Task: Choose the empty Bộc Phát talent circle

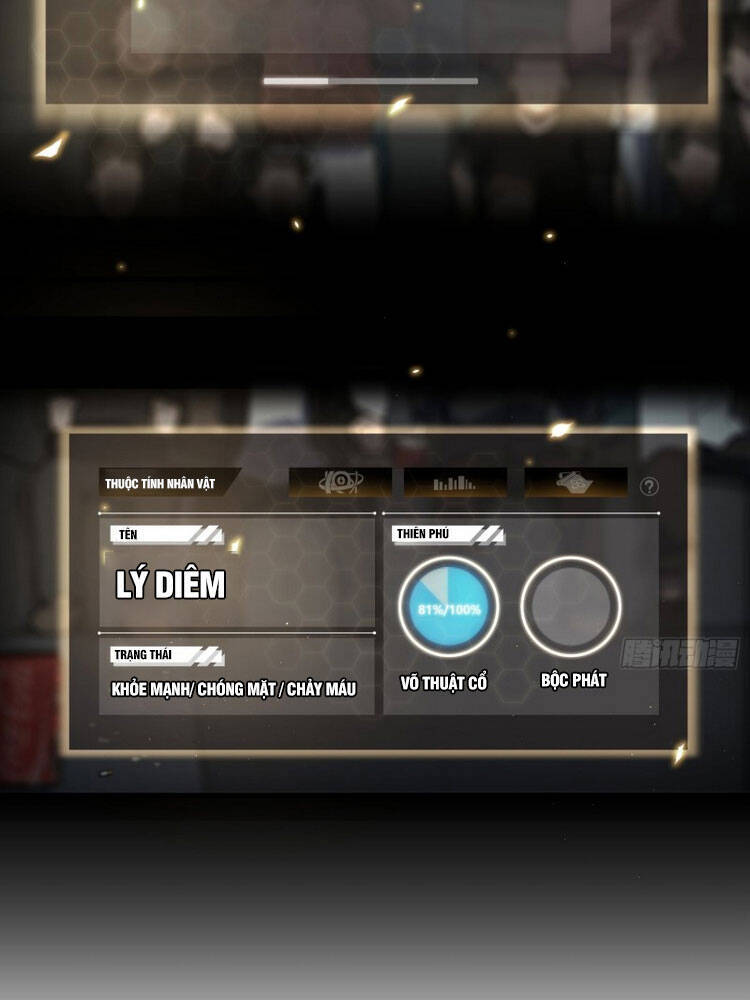Action: [571, 607]
